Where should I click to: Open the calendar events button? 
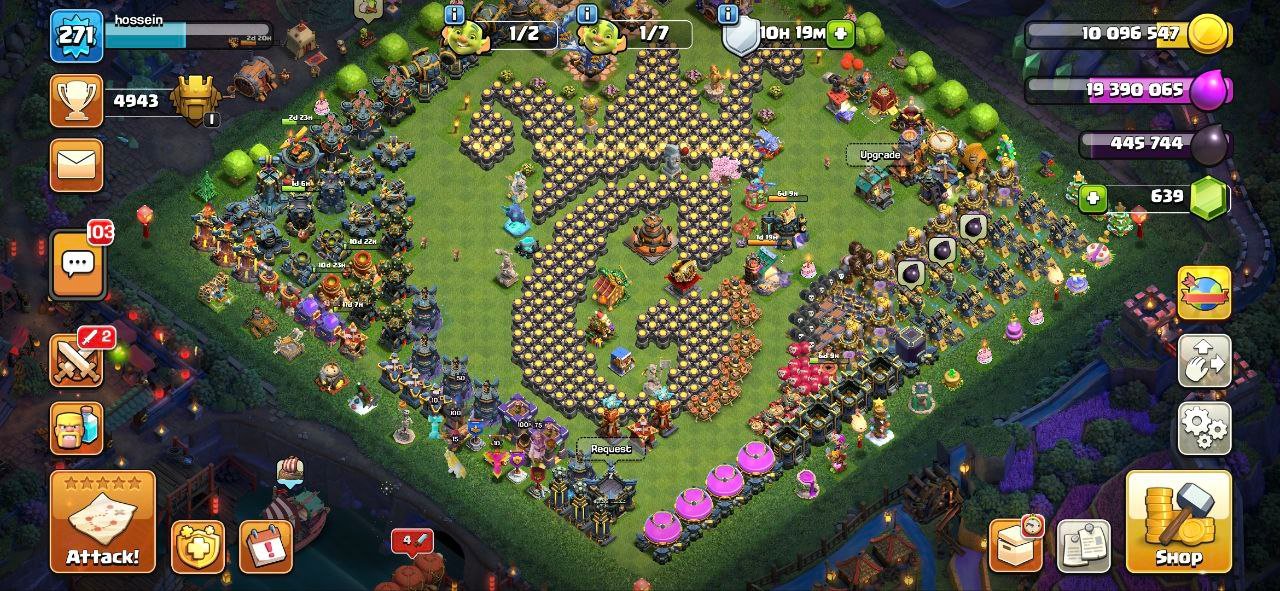(x=265, y=547)
